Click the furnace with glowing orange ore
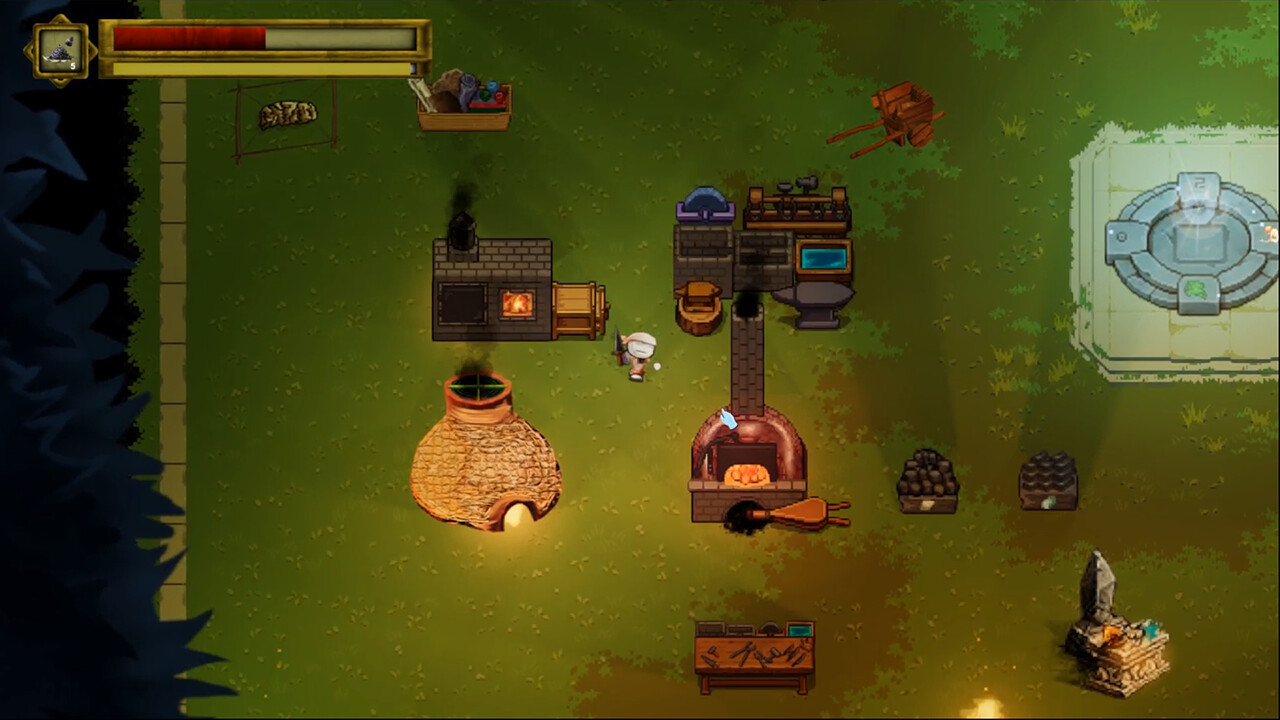This screenshot has height=720, width=1280. tap(745, 465)
